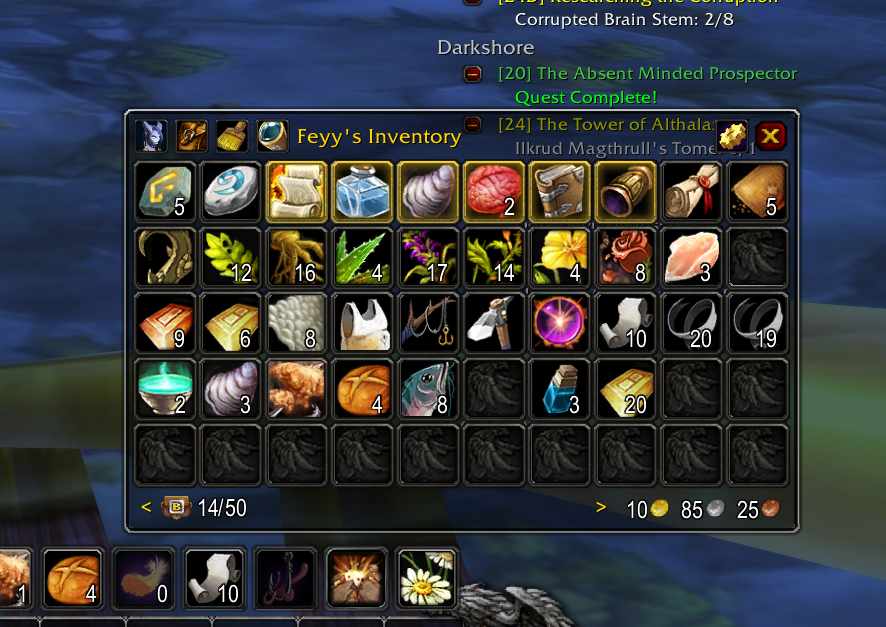Select the leather-bound book item
This screenshot has width=886, height=627.
[x=559, y=191]
